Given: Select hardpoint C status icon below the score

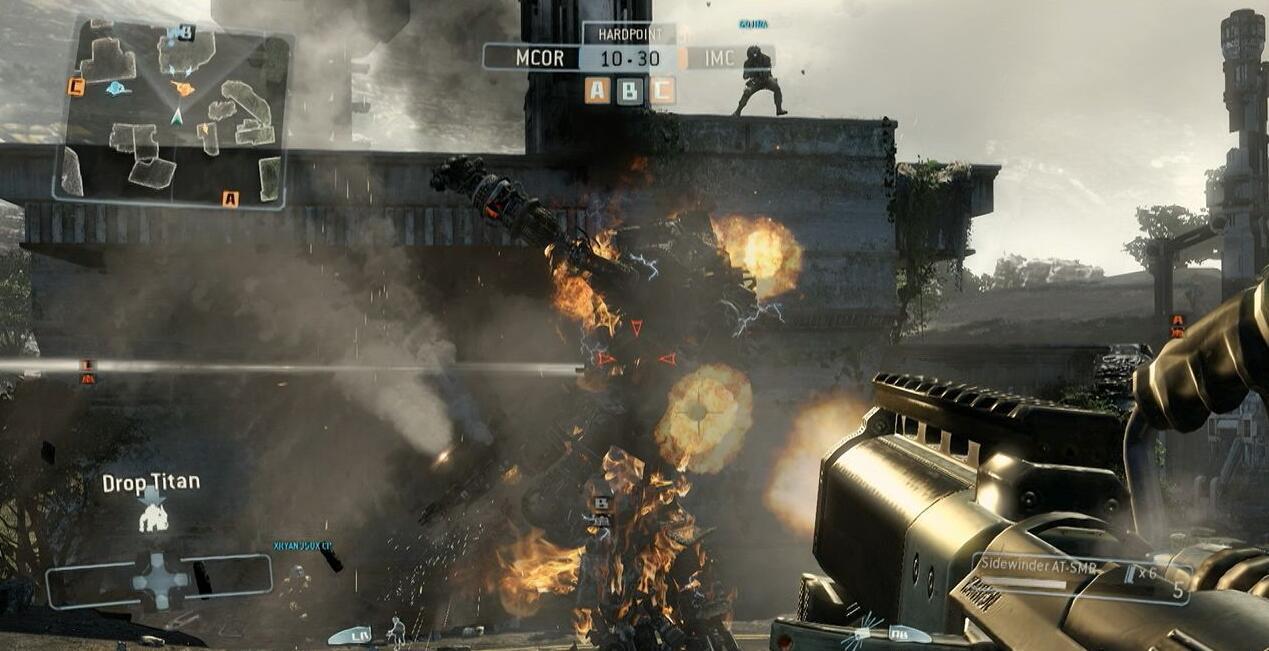Looking at the screenshot, I should click(x=661, y=91).
